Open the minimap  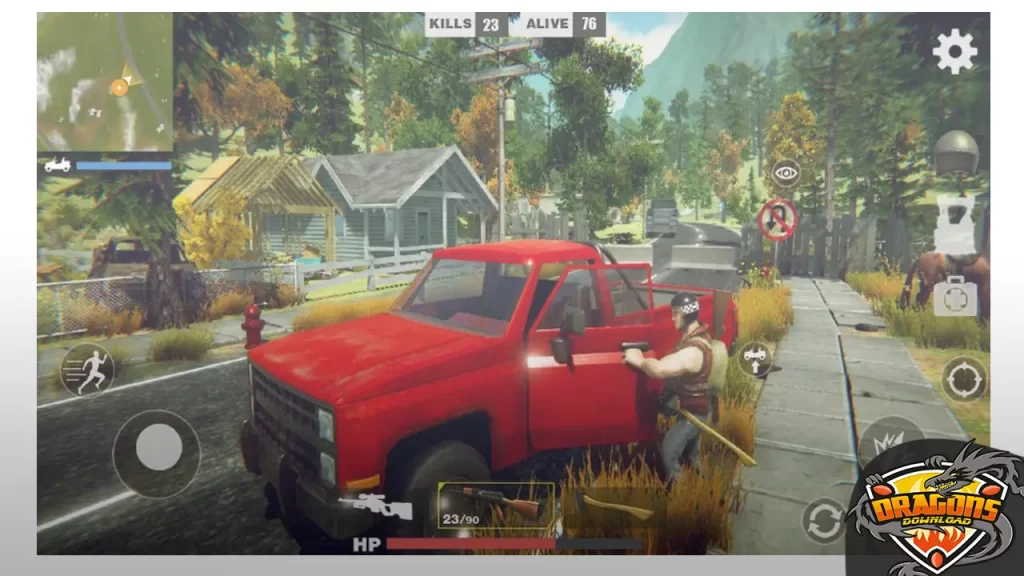click(x=105, y=83)
